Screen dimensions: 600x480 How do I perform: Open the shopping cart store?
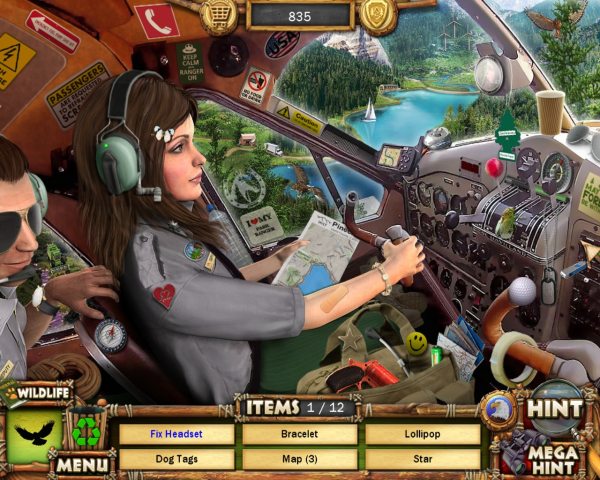point(218,14)
